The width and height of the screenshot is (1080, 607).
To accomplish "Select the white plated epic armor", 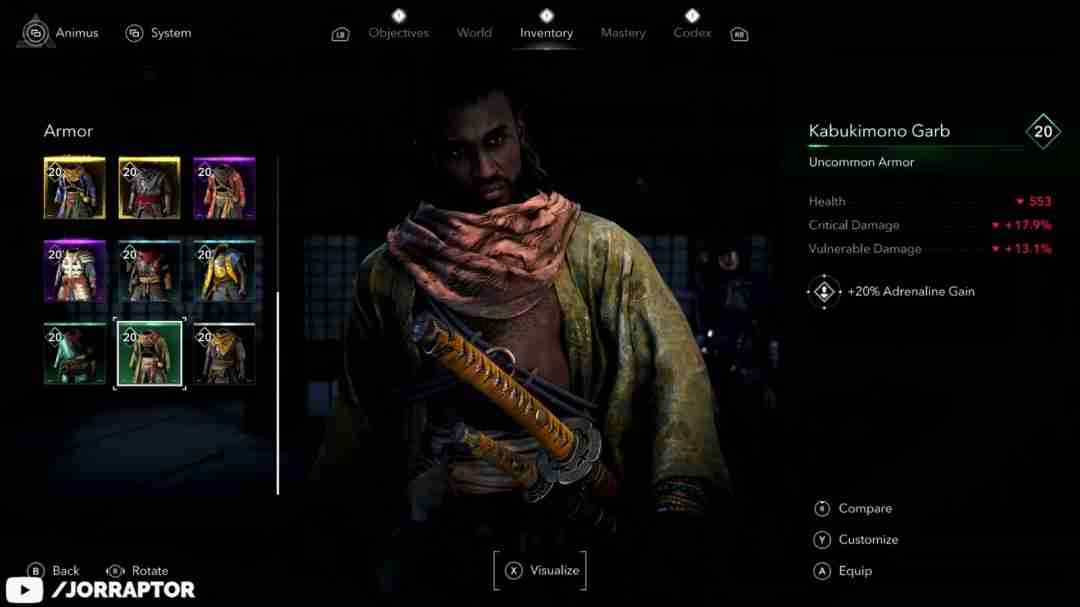I will (75, 271).
